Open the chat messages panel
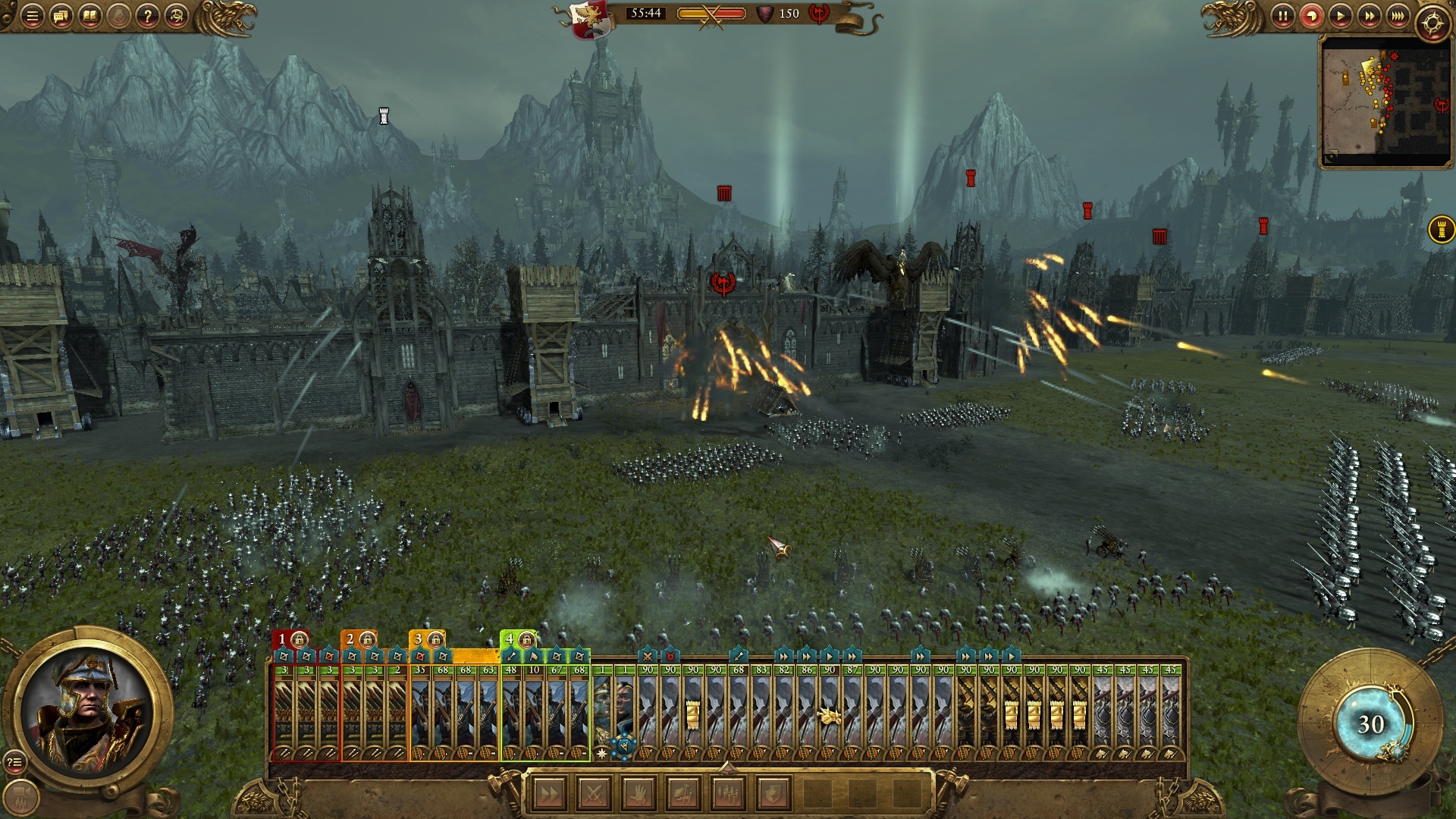 point(61,17)
